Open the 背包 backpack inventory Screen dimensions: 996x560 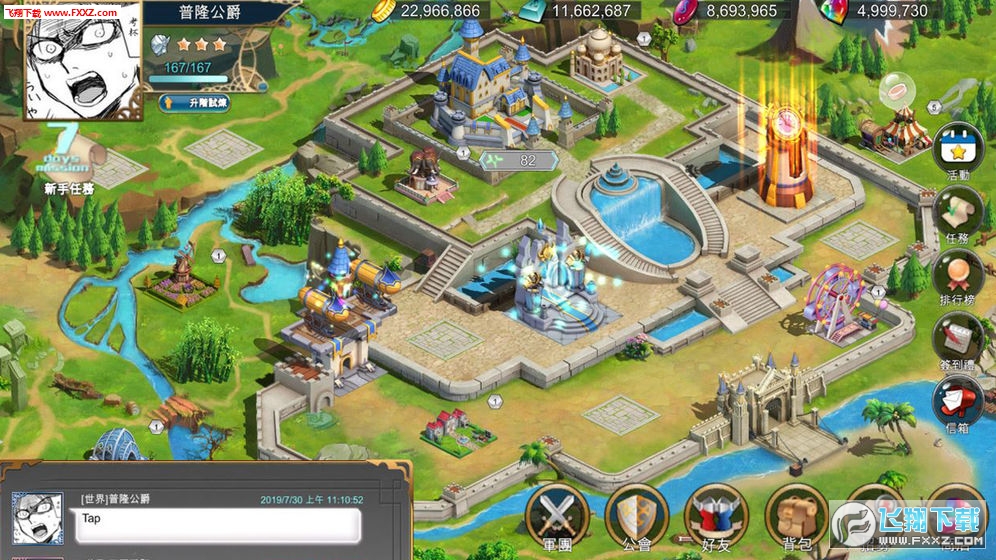point(796,515)
